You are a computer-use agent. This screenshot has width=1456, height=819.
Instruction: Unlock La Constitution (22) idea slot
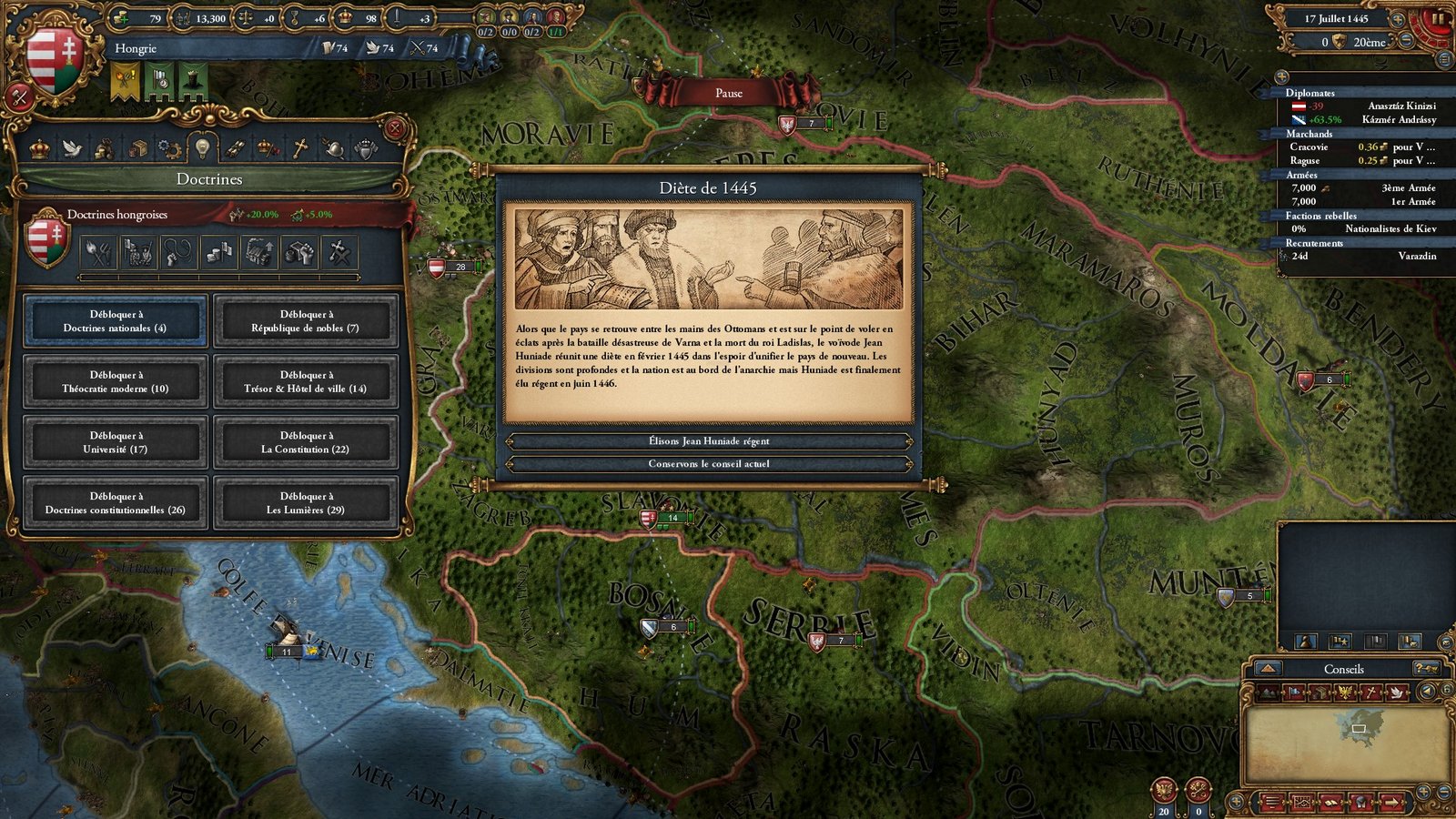(305, 442)
